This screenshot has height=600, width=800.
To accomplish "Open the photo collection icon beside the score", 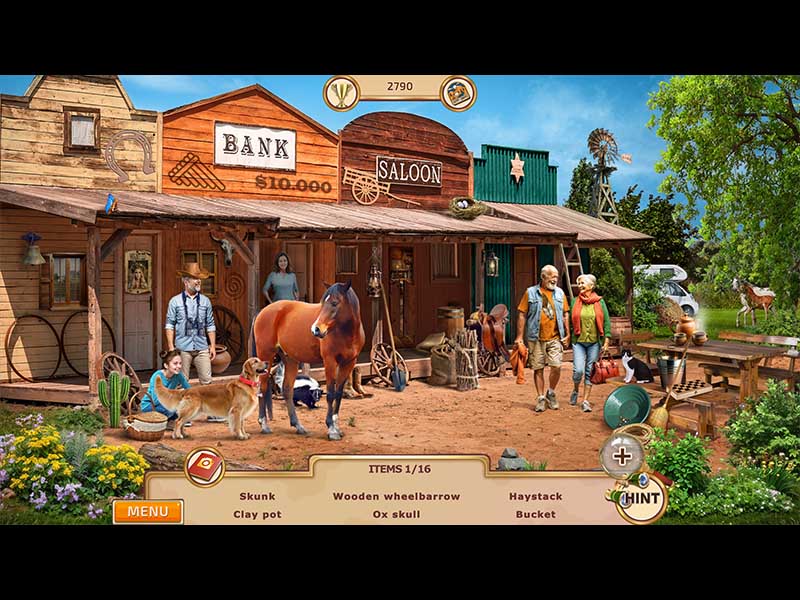I will (x=458, y=94).
